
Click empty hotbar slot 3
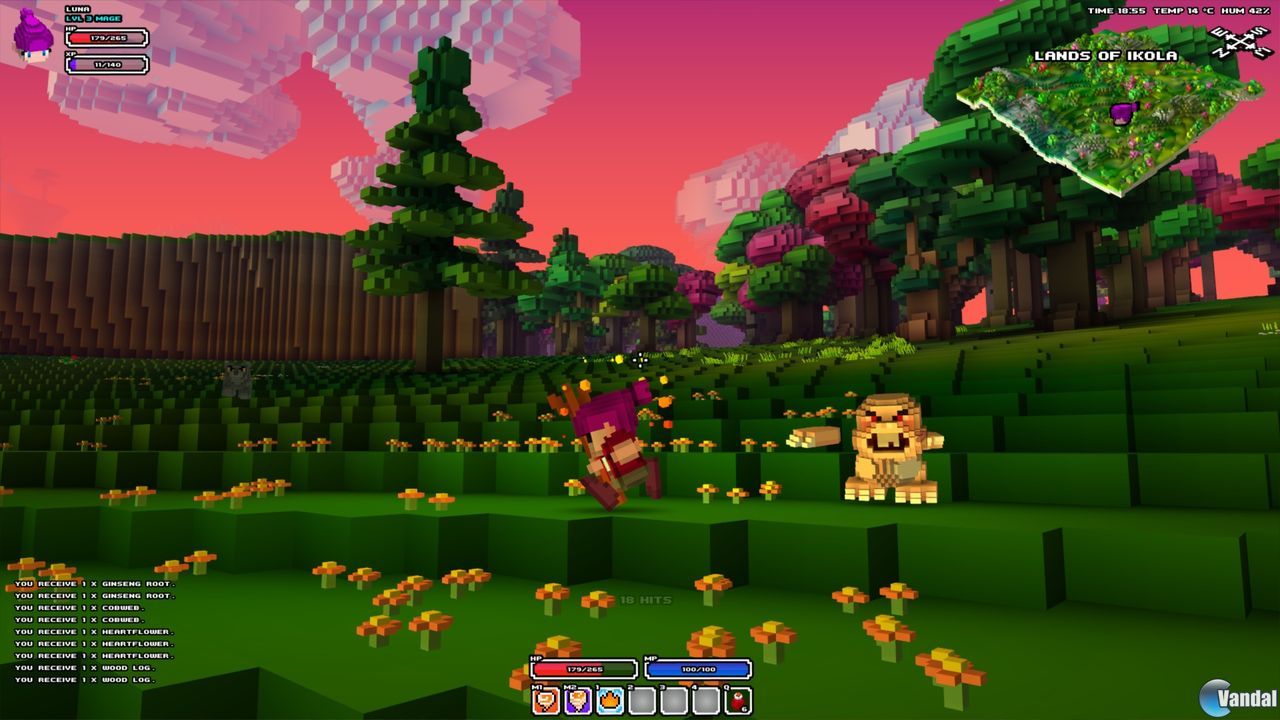click(x=675, y=700)
